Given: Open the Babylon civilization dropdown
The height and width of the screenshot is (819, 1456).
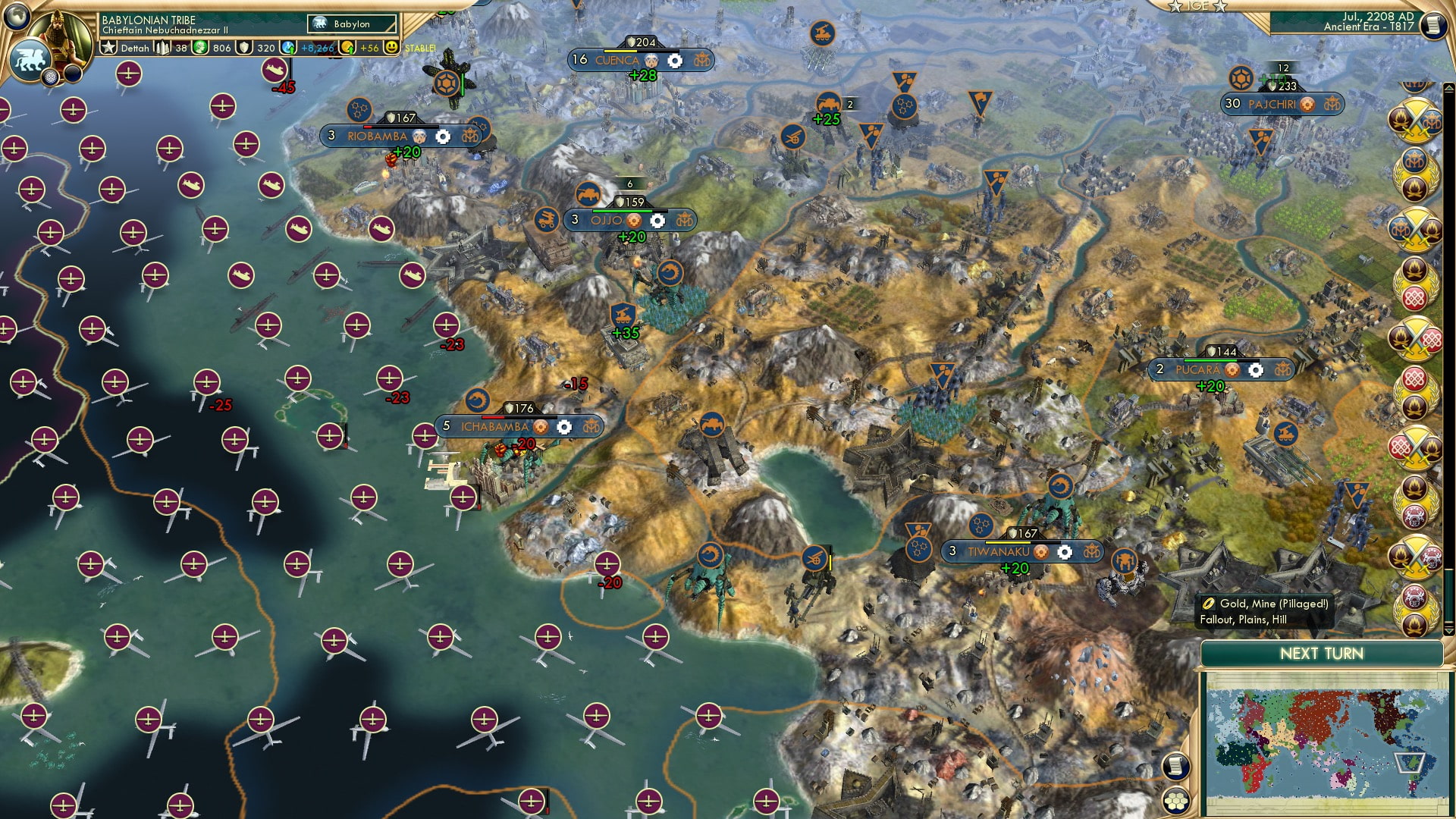Looking at the screenshot, I should coord(351,24).
